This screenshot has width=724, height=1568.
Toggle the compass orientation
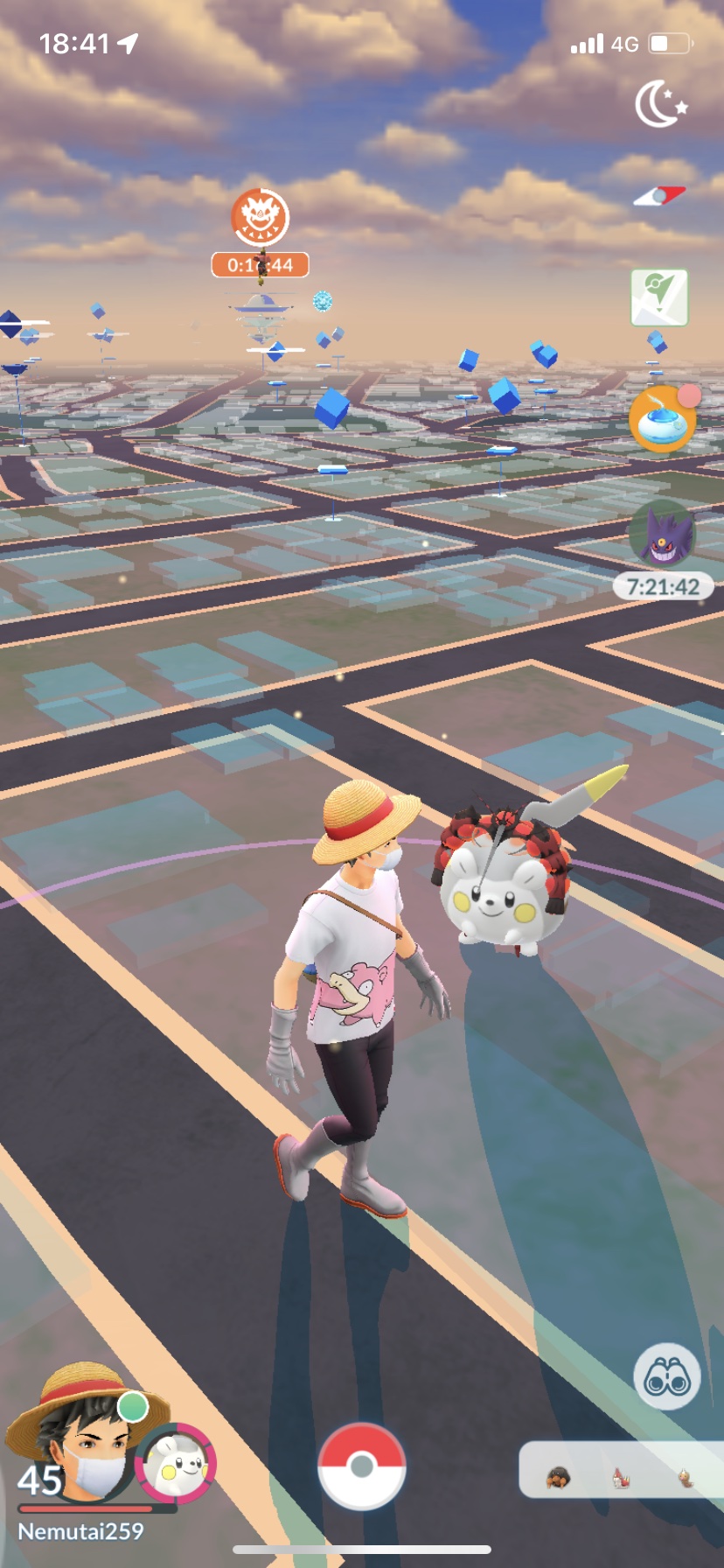[659, 196]
